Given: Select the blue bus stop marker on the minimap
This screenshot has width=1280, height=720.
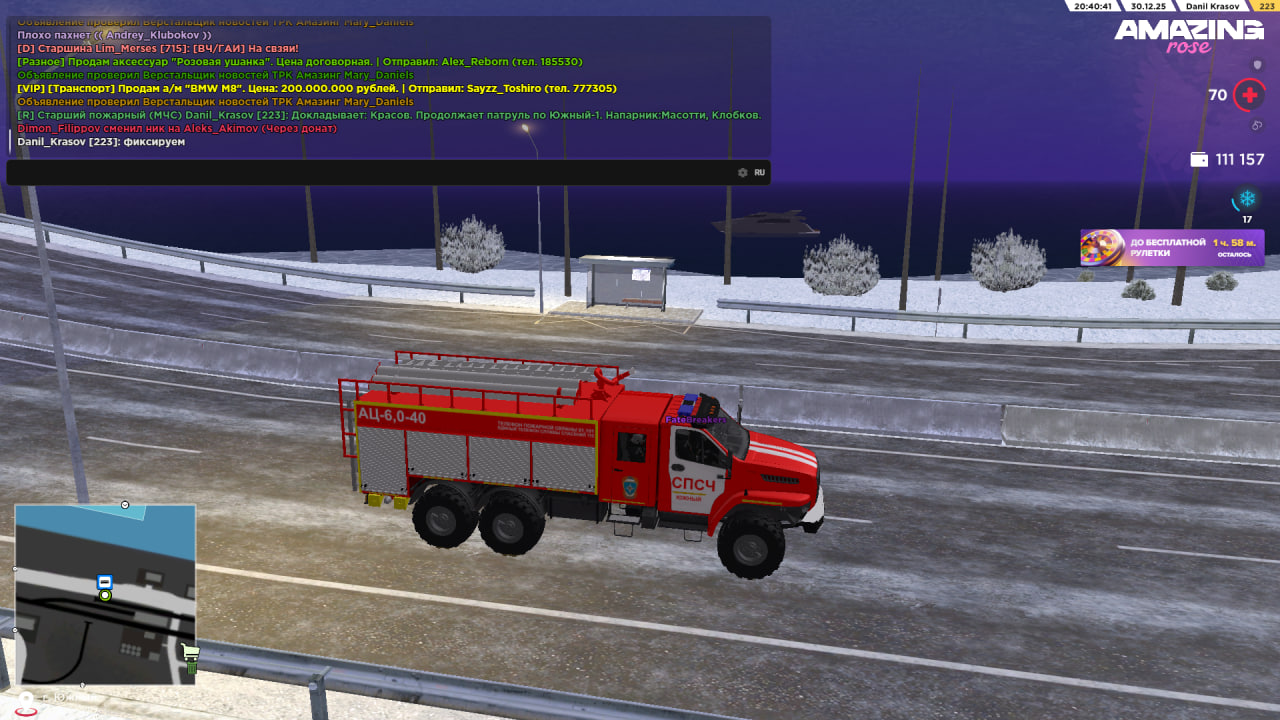Looking at the screenshot, I should pos(105,581).
